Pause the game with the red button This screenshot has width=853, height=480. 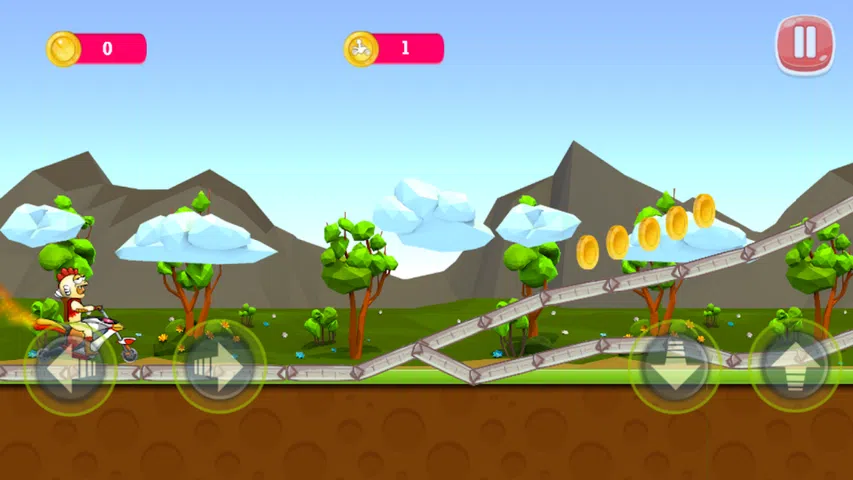pos(805,44)
